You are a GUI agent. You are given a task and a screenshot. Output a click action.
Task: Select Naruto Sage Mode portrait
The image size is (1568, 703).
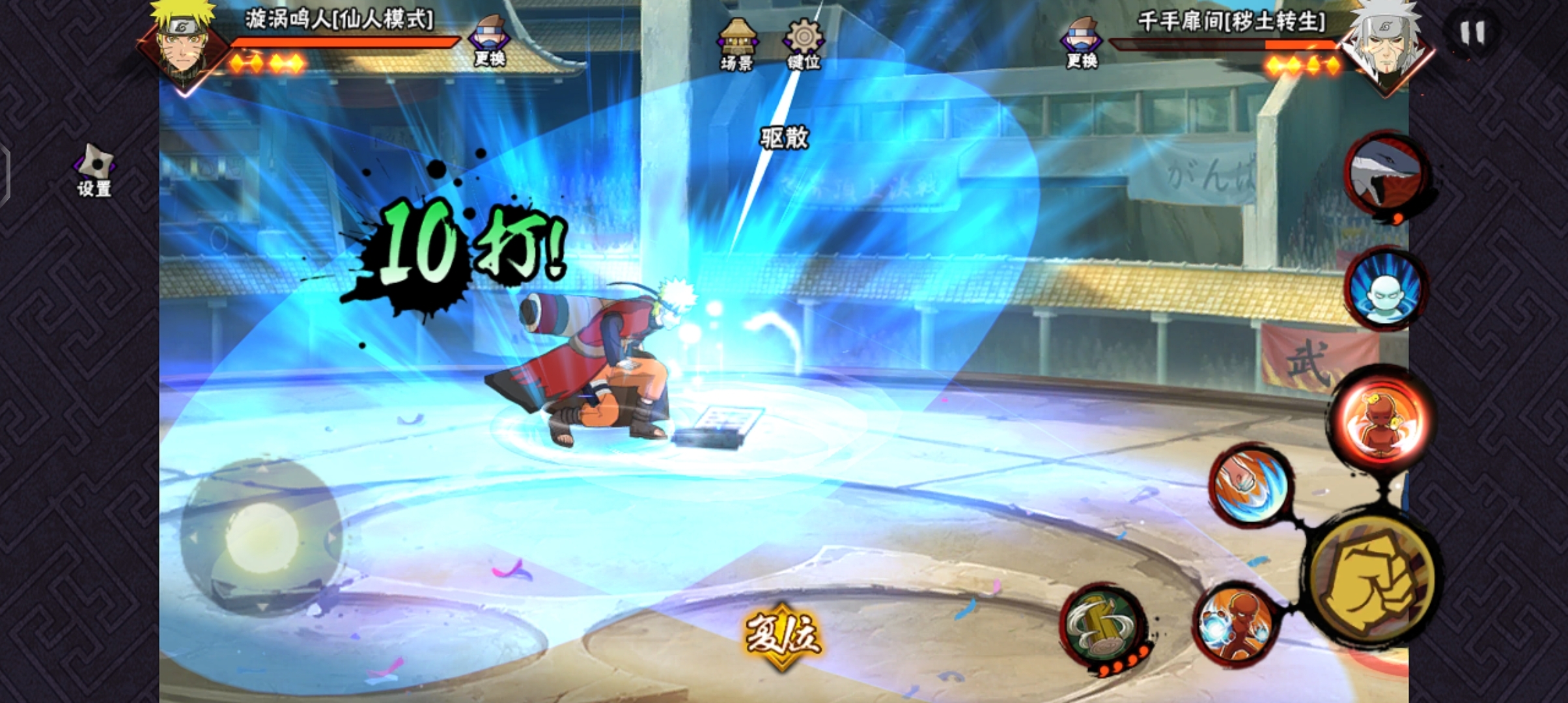[184, 44]
